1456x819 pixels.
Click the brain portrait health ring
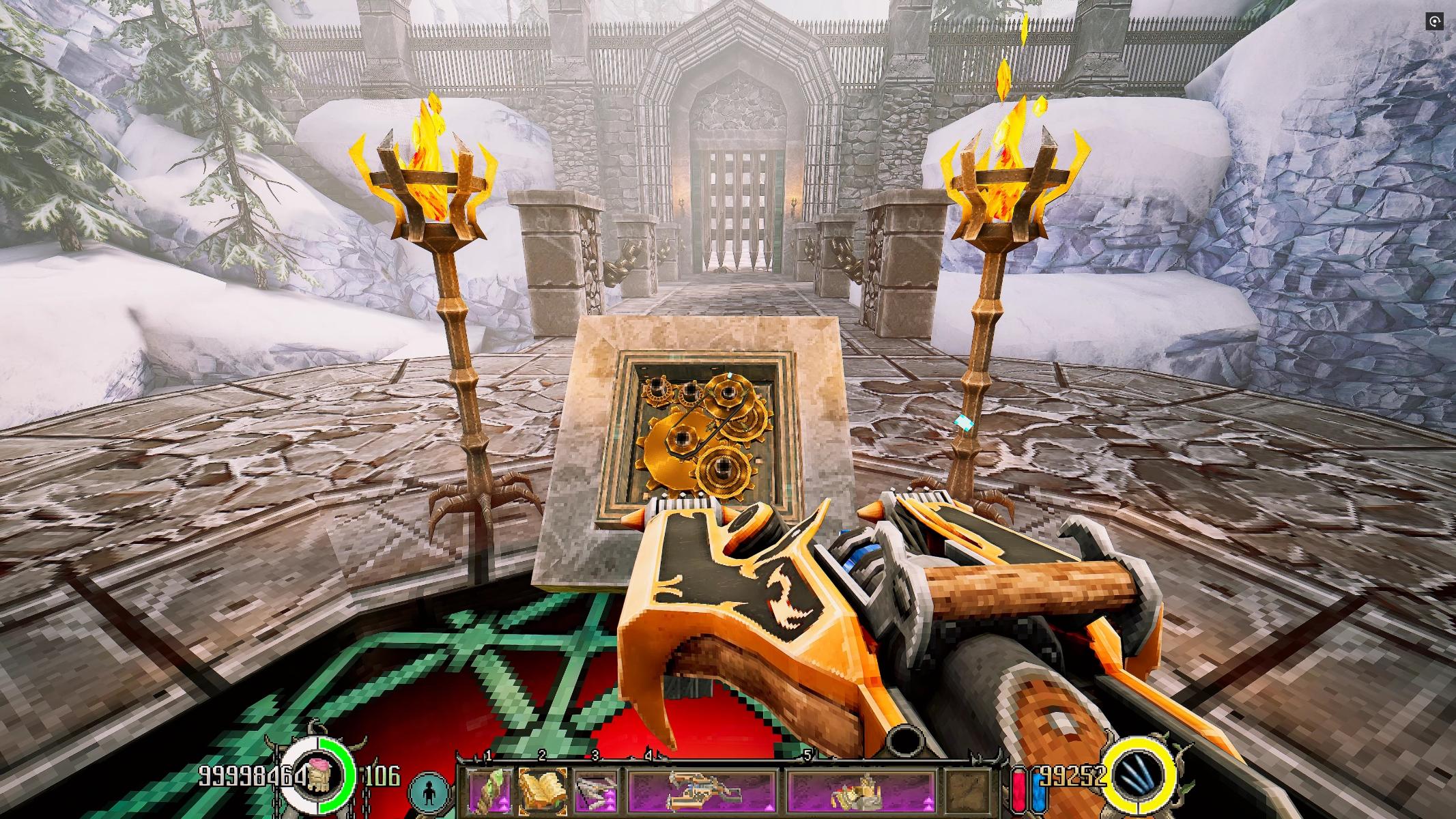(x=319, y=775)
